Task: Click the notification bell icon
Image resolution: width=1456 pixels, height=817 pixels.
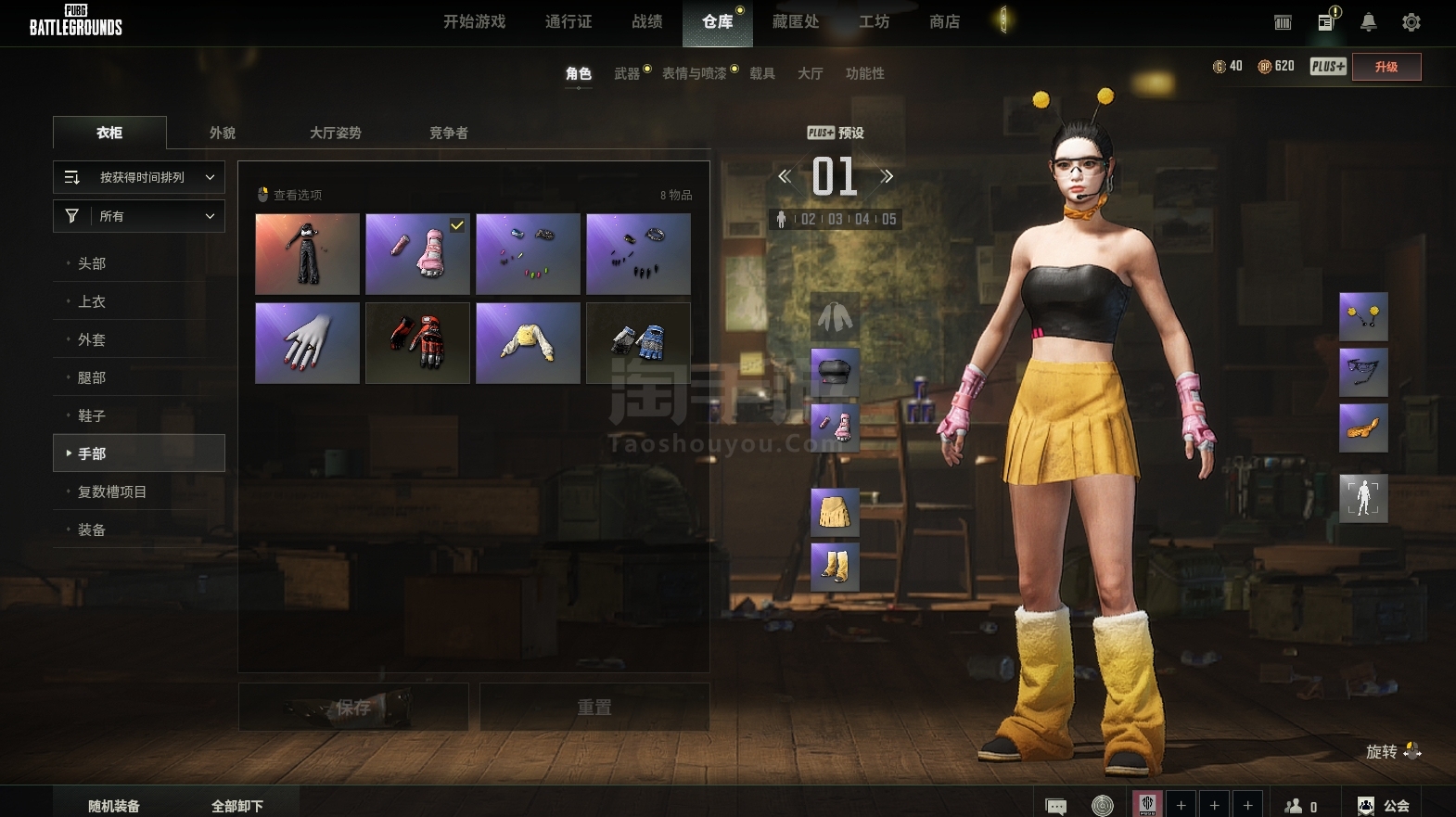Action: (x=1368, y=22)
